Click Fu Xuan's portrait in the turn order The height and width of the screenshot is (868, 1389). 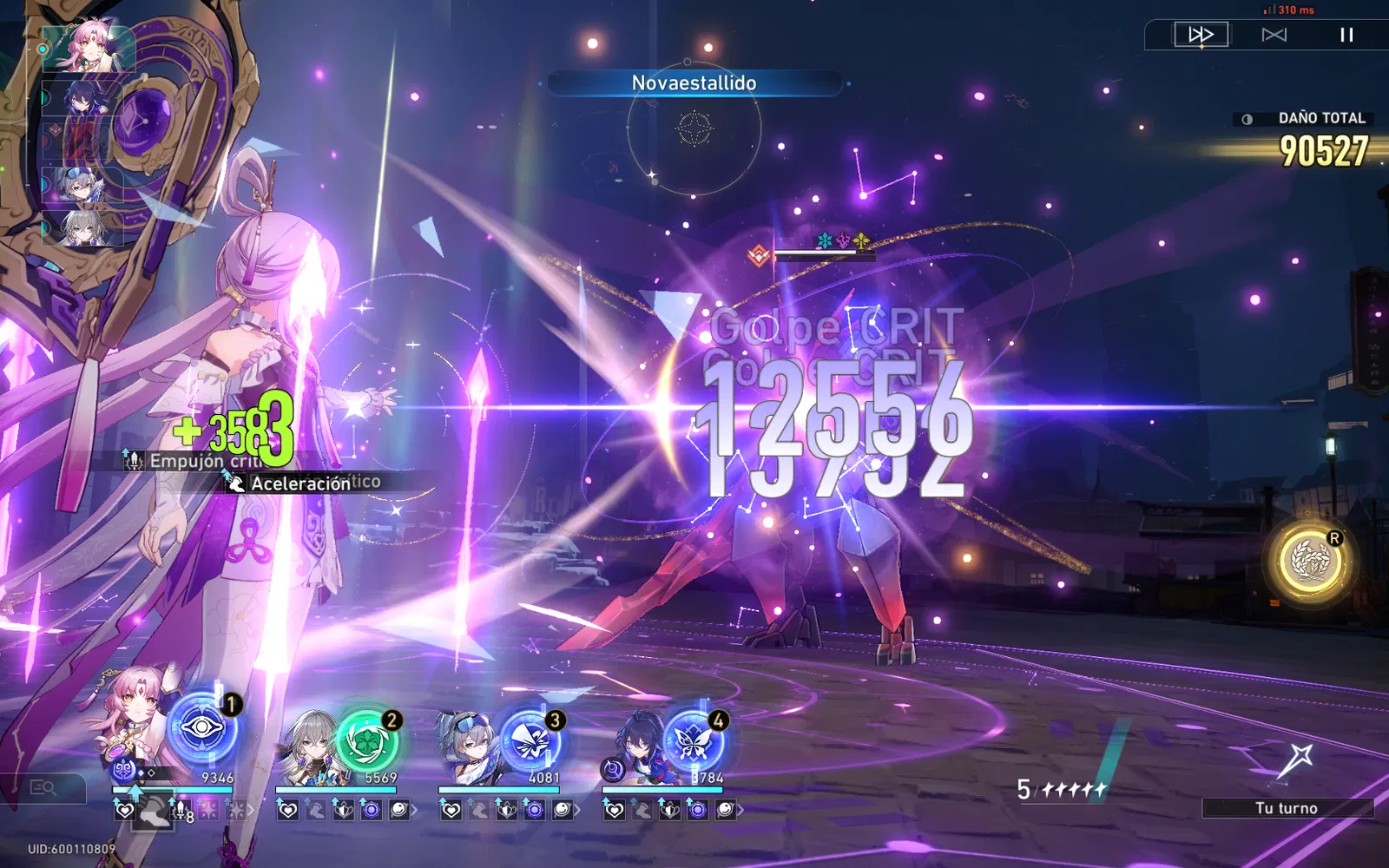coord(89,46)
